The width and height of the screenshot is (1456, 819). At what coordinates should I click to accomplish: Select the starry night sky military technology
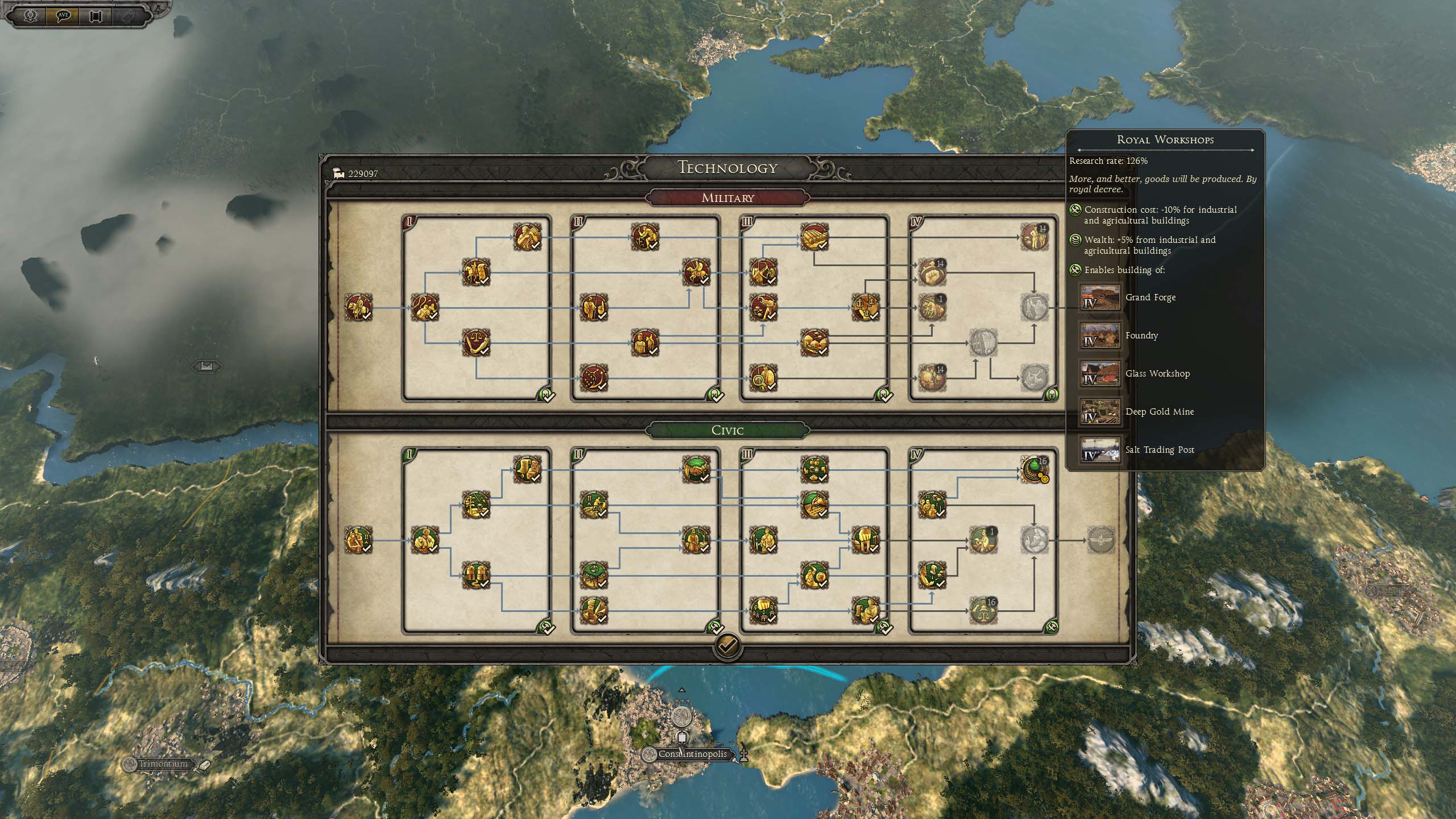593,377
